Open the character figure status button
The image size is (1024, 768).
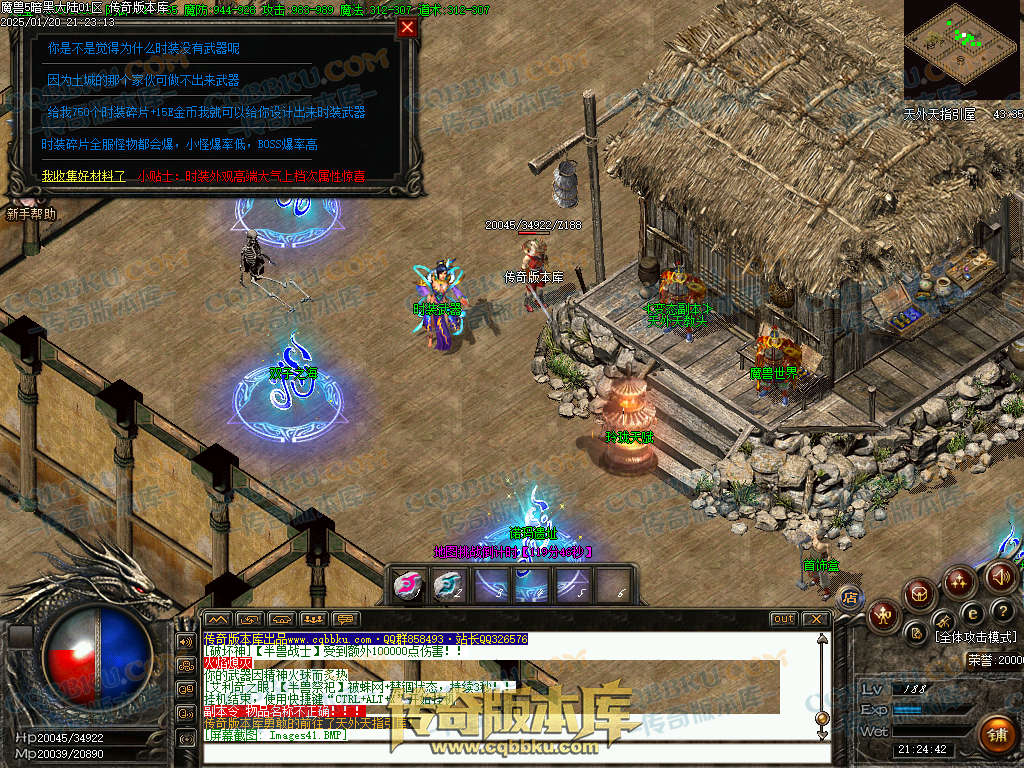883,614
